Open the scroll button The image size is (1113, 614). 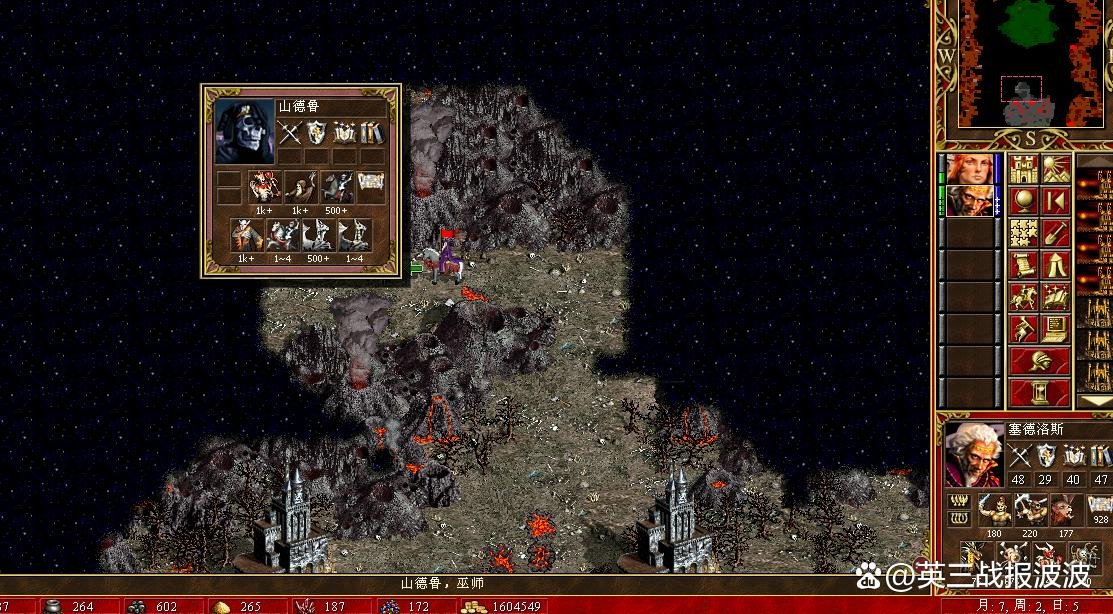click(1023, 265)
